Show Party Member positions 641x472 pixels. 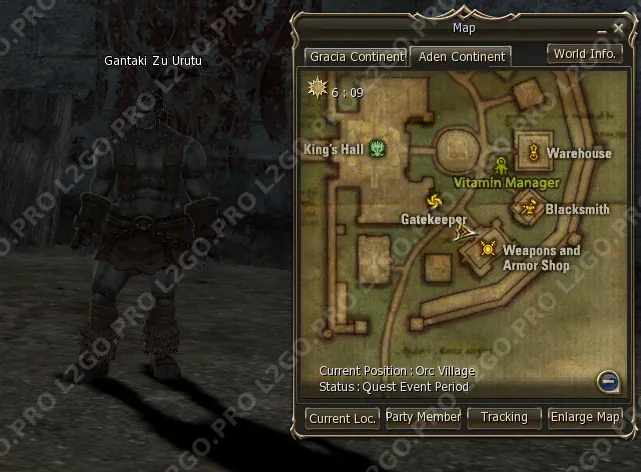pyautogui.click(x=423, y=417)
